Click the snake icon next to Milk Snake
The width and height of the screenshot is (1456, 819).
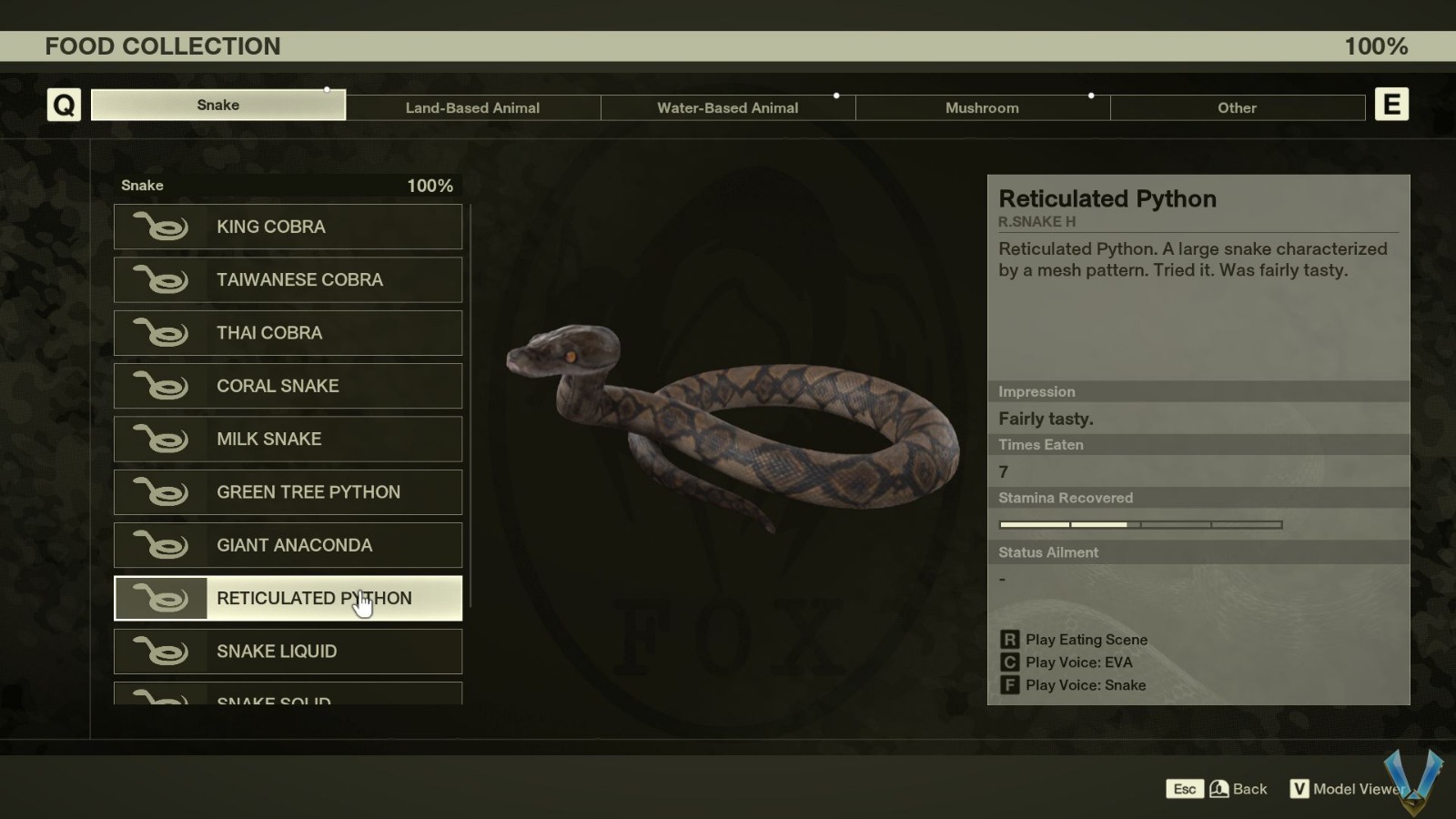tap(160, 439)
